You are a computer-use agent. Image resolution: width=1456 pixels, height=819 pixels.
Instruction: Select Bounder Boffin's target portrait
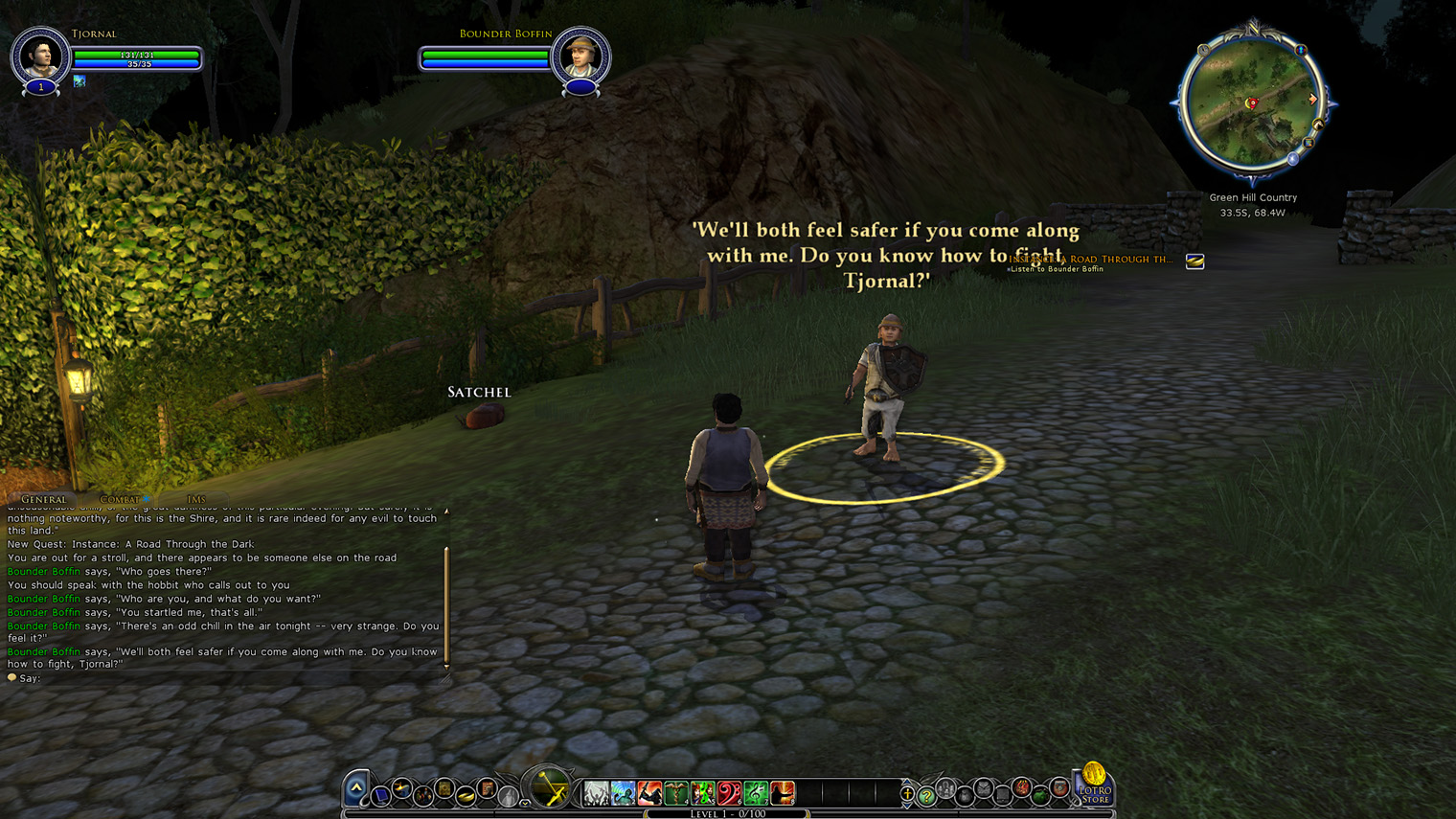coord(580,57)
